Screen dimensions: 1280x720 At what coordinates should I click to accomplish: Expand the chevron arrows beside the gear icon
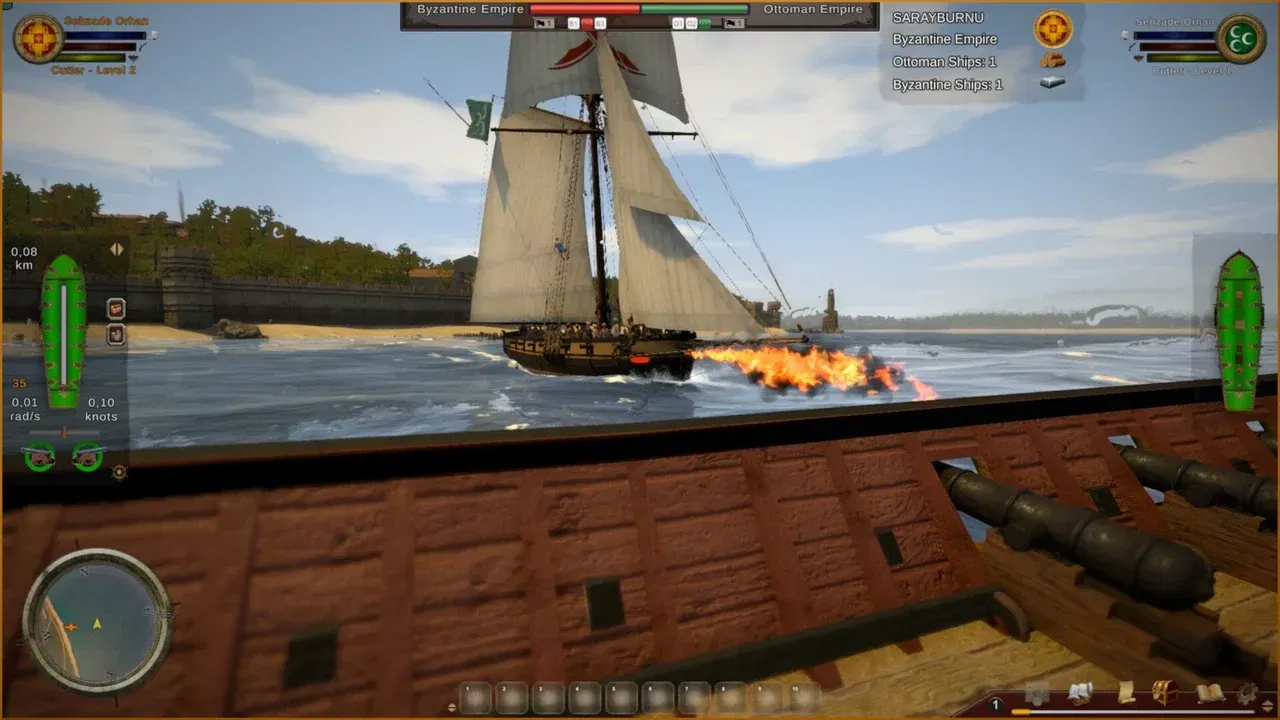coord(1267,703)
